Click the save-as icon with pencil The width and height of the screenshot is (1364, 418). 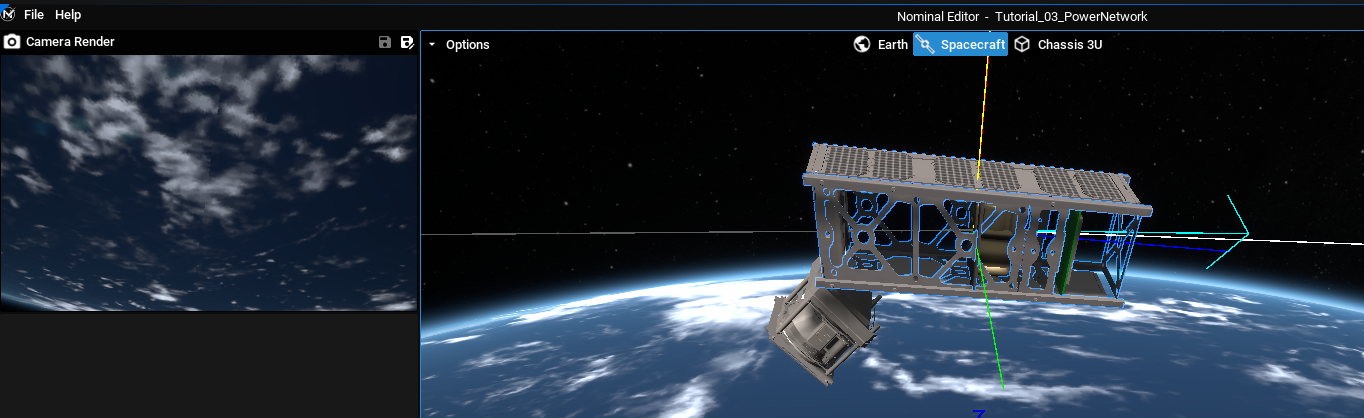[x=407, y=42]
